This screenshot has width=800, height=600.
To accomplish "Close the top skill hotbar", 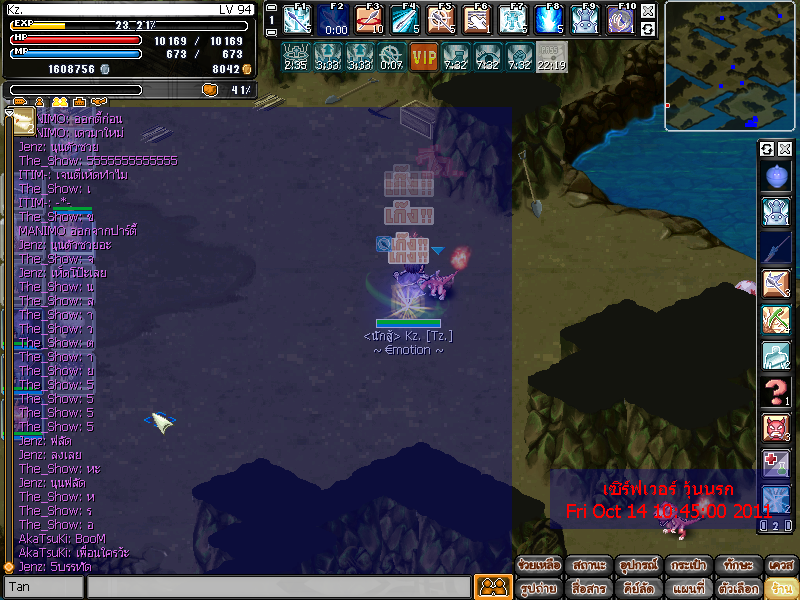I will click(648, 11).
